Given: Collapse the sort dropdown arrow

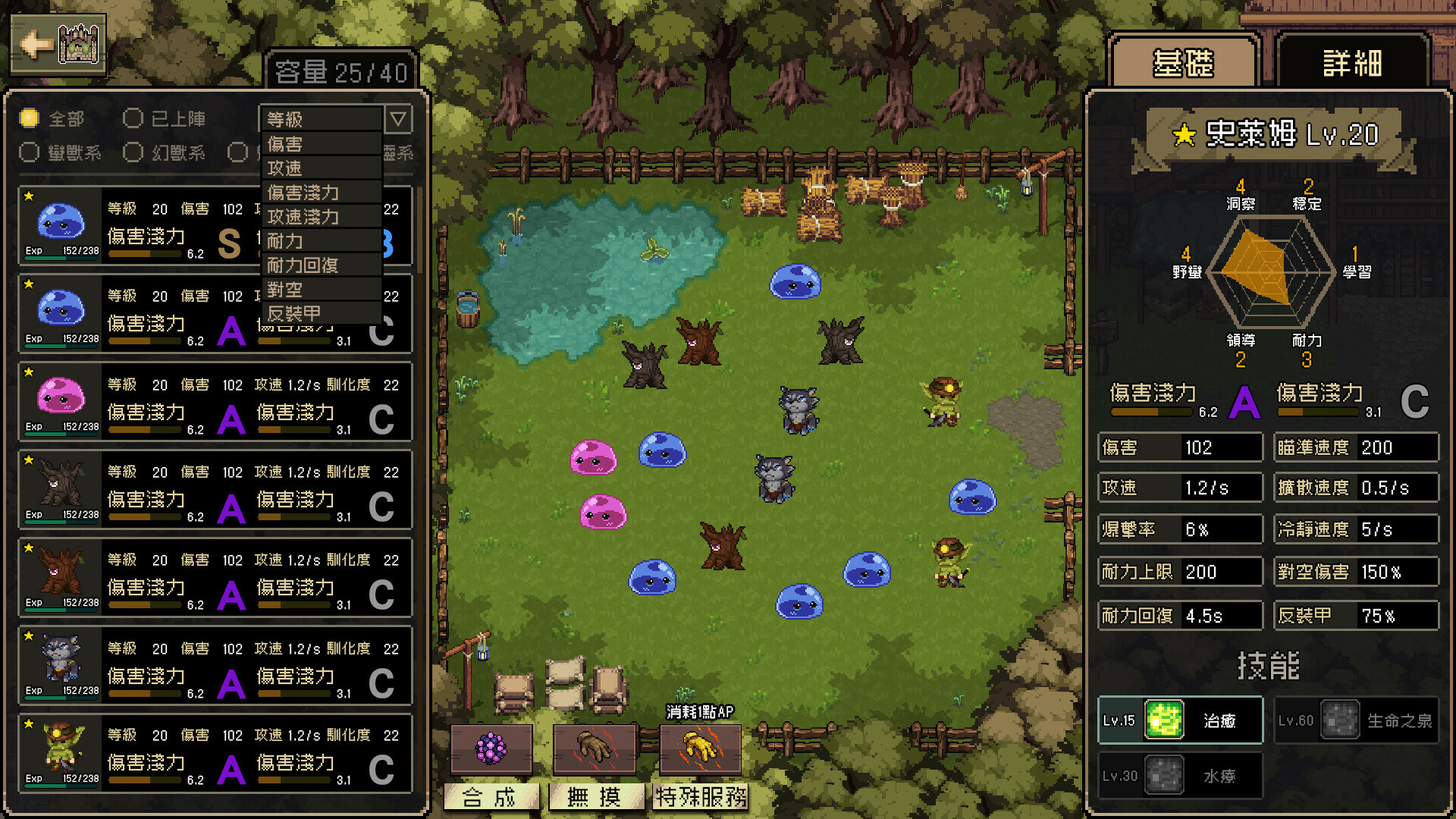Looking at the screenshot, I should click(x=398, y=119).
